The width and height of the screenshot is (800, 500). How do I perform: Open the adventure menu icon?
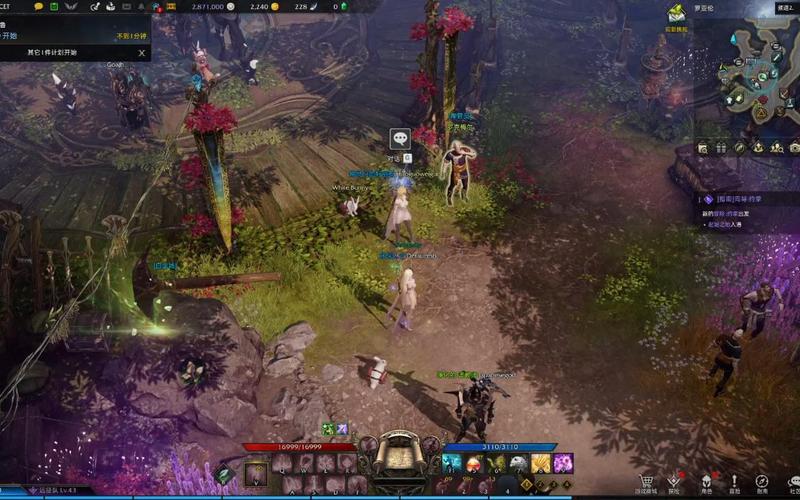(x=674, y=481)
